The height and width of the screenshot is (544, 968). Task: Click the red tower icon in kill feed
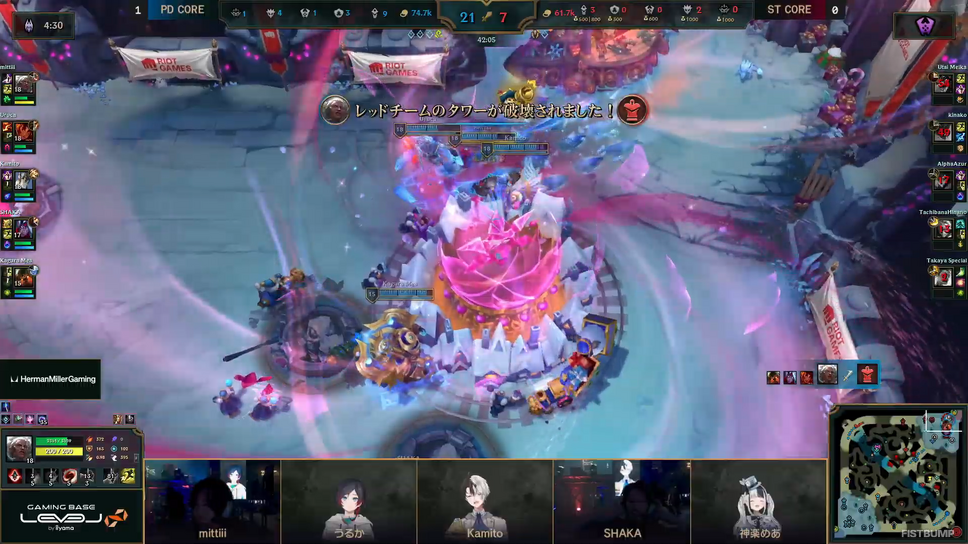click(867, 376)
